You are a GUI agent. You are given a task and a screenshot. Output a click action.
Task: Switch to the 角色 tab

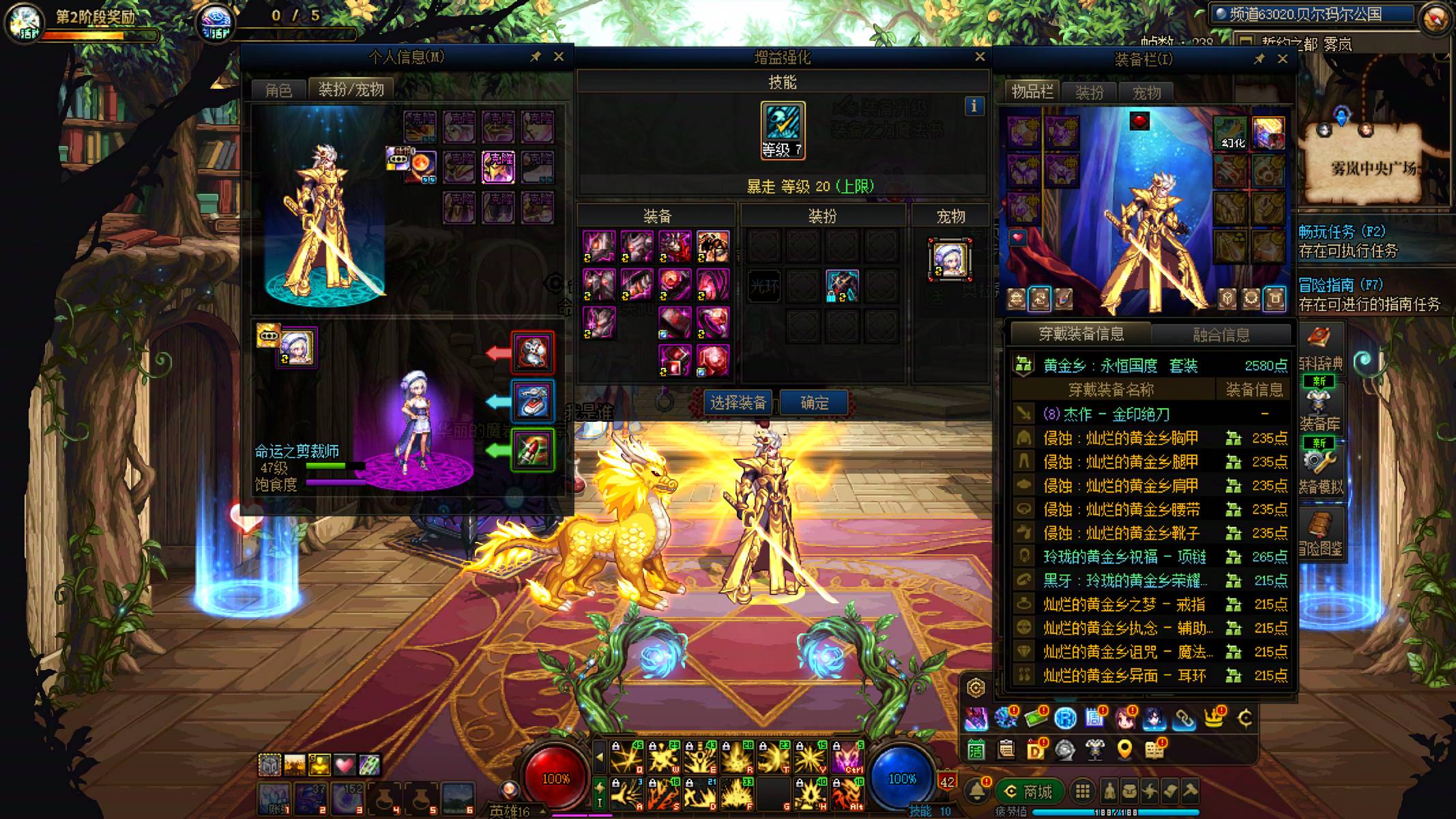click(x=278, y=90)
